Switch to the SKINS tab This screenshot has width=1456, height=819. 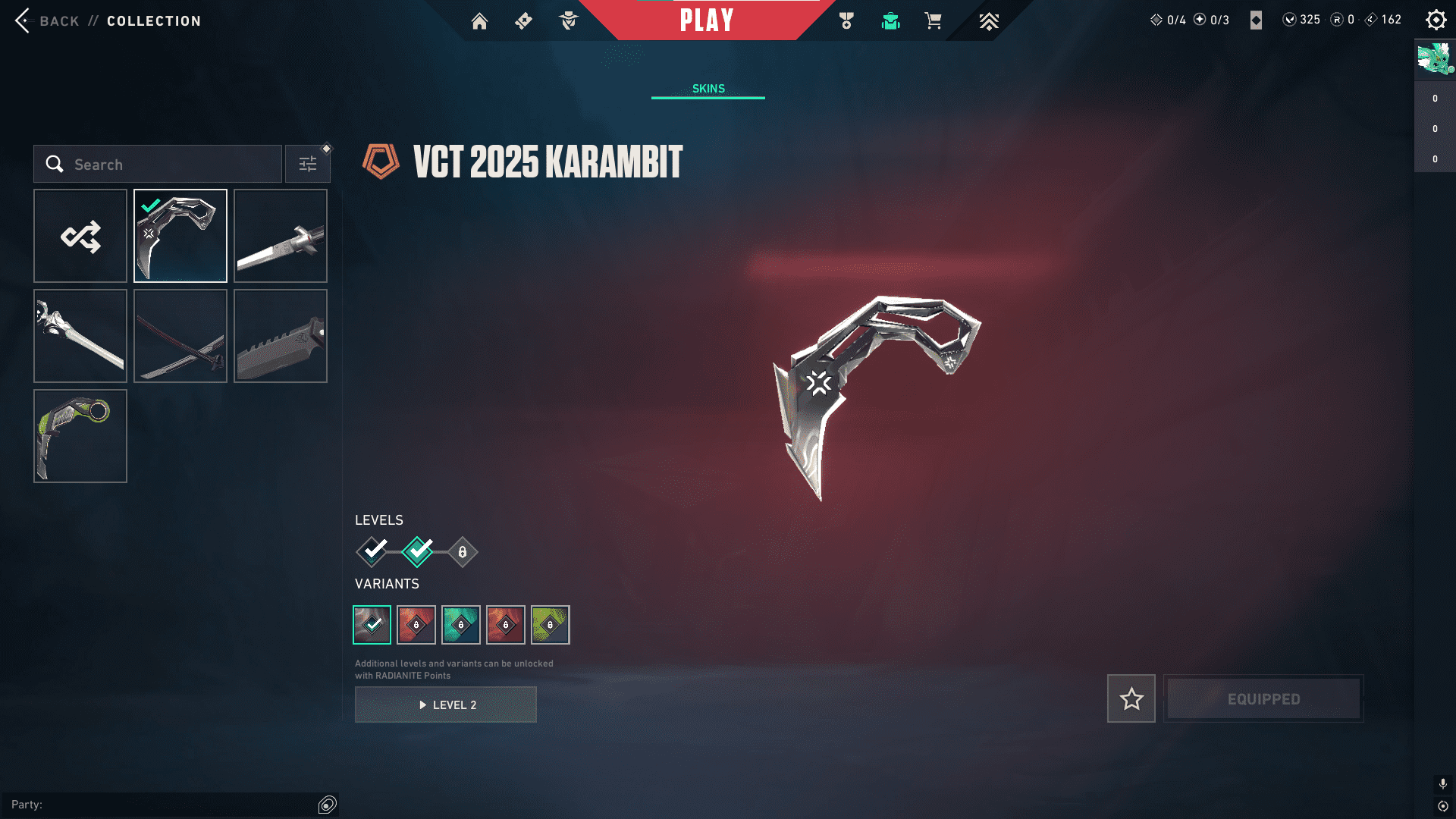click(708, 88)
